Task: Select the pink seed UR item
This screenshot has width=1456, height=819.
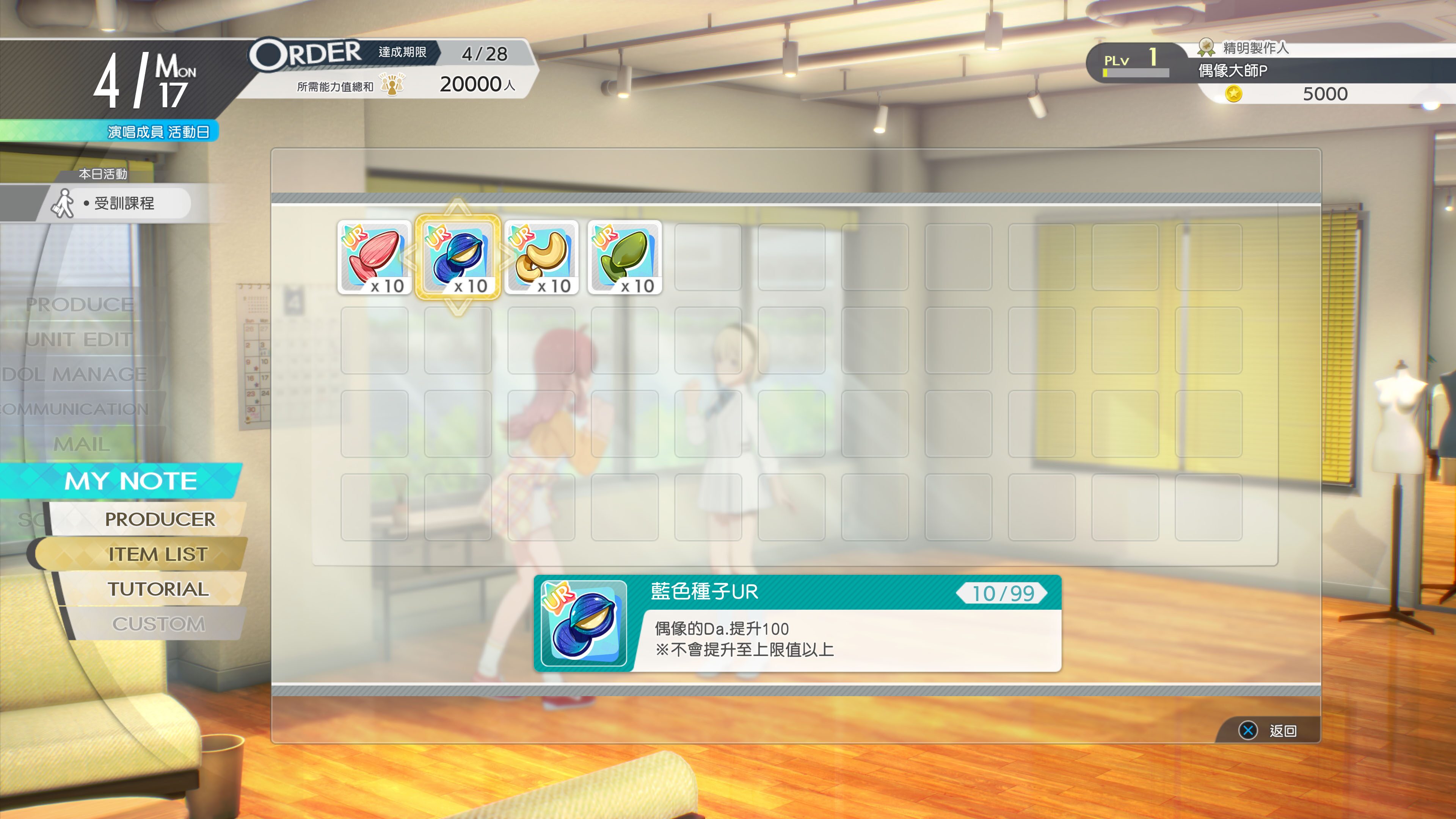Action: pyautogui.click(x=373, y=257)
